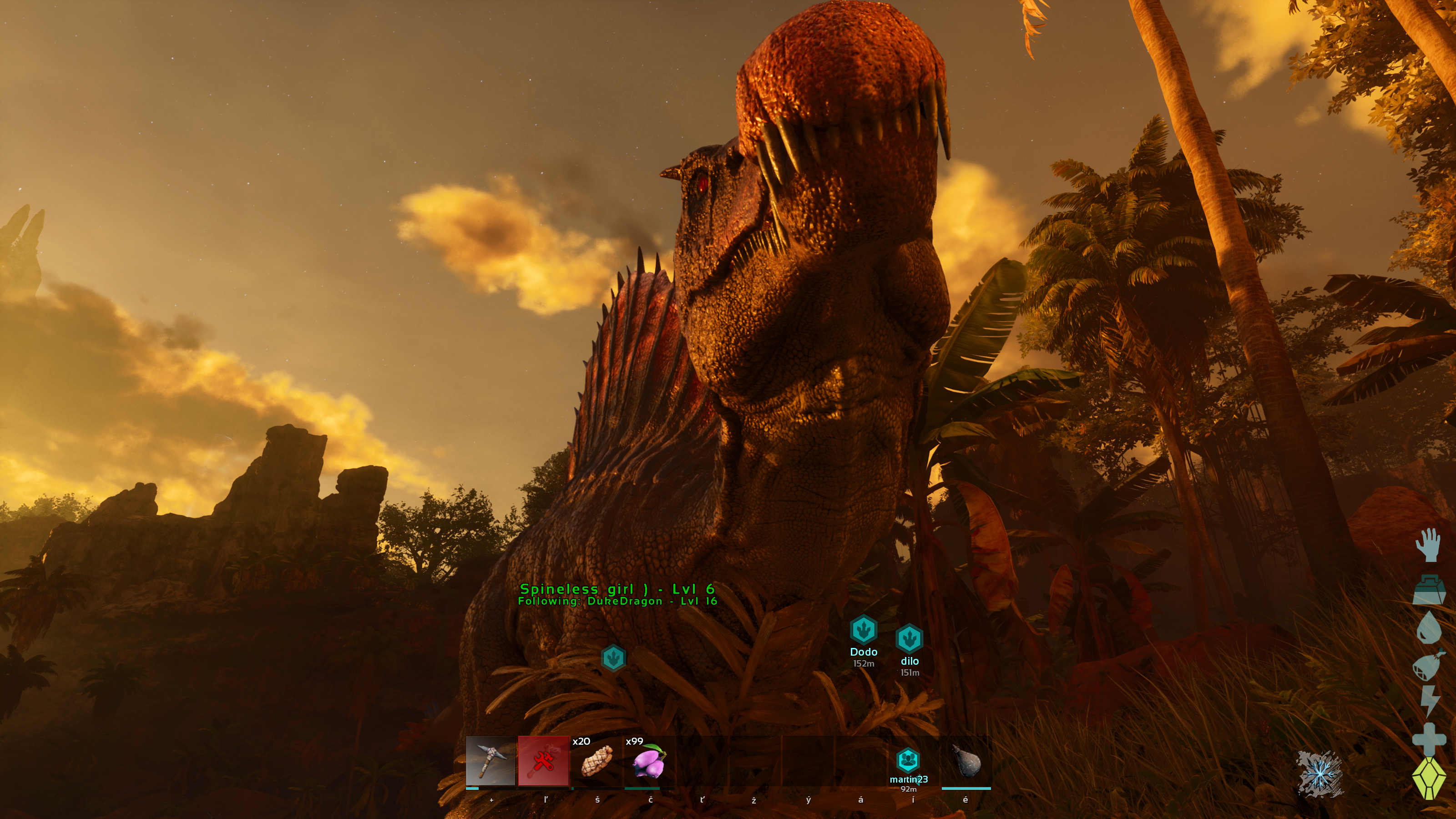Select the stone pickaxe hotbar slot
The image size is (1456, 819).
(x=490, y=760)
